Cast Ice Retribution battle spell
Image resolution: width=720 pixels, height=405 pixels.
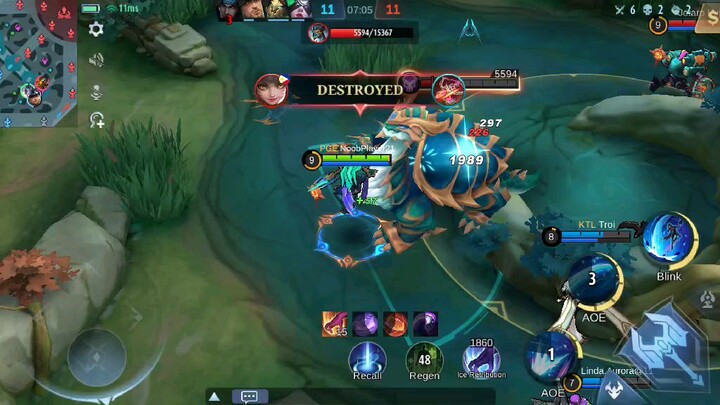pos(481,358)
